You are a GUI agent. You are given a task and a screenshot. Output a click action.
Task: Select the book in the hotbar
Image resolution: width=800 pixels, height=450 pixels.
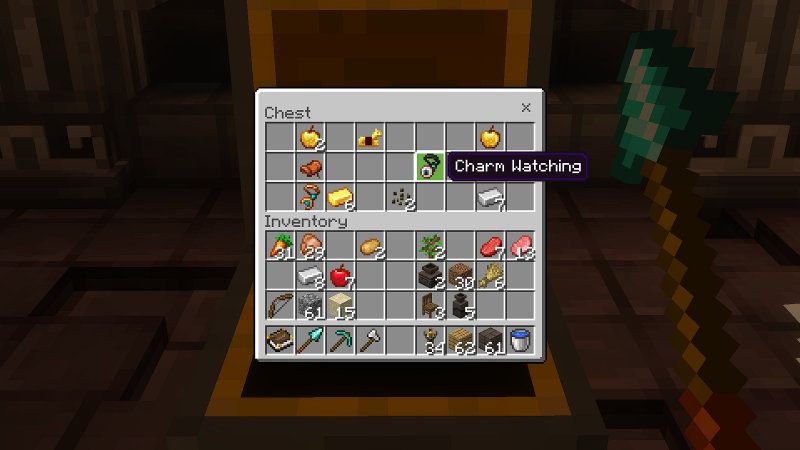click(x=280, y=341)
